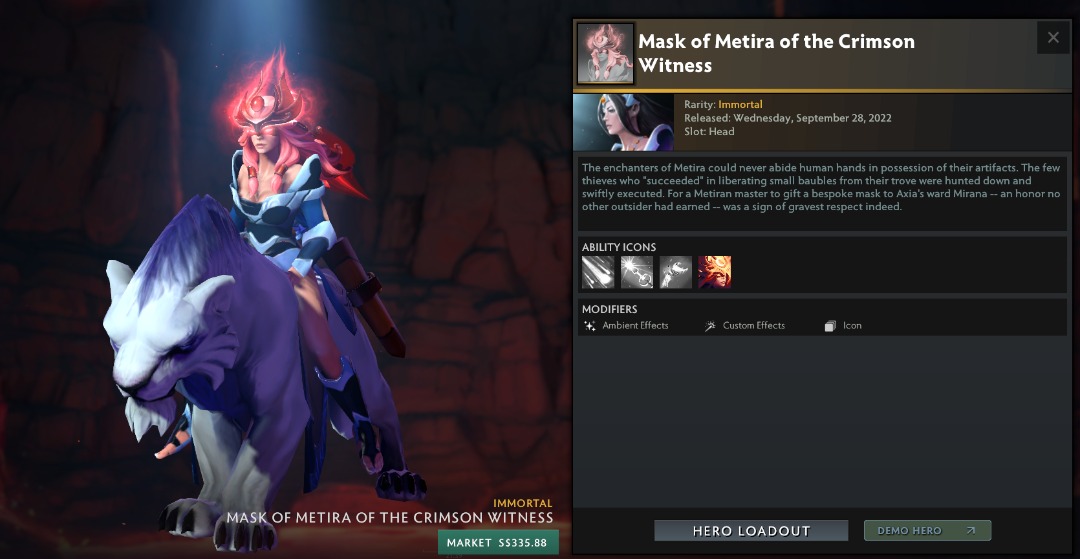Image resolution: width=1080 pixels, height=559 pixels.
Task: Click the Custom Effects modifier
Action: (x=746, y=326)
